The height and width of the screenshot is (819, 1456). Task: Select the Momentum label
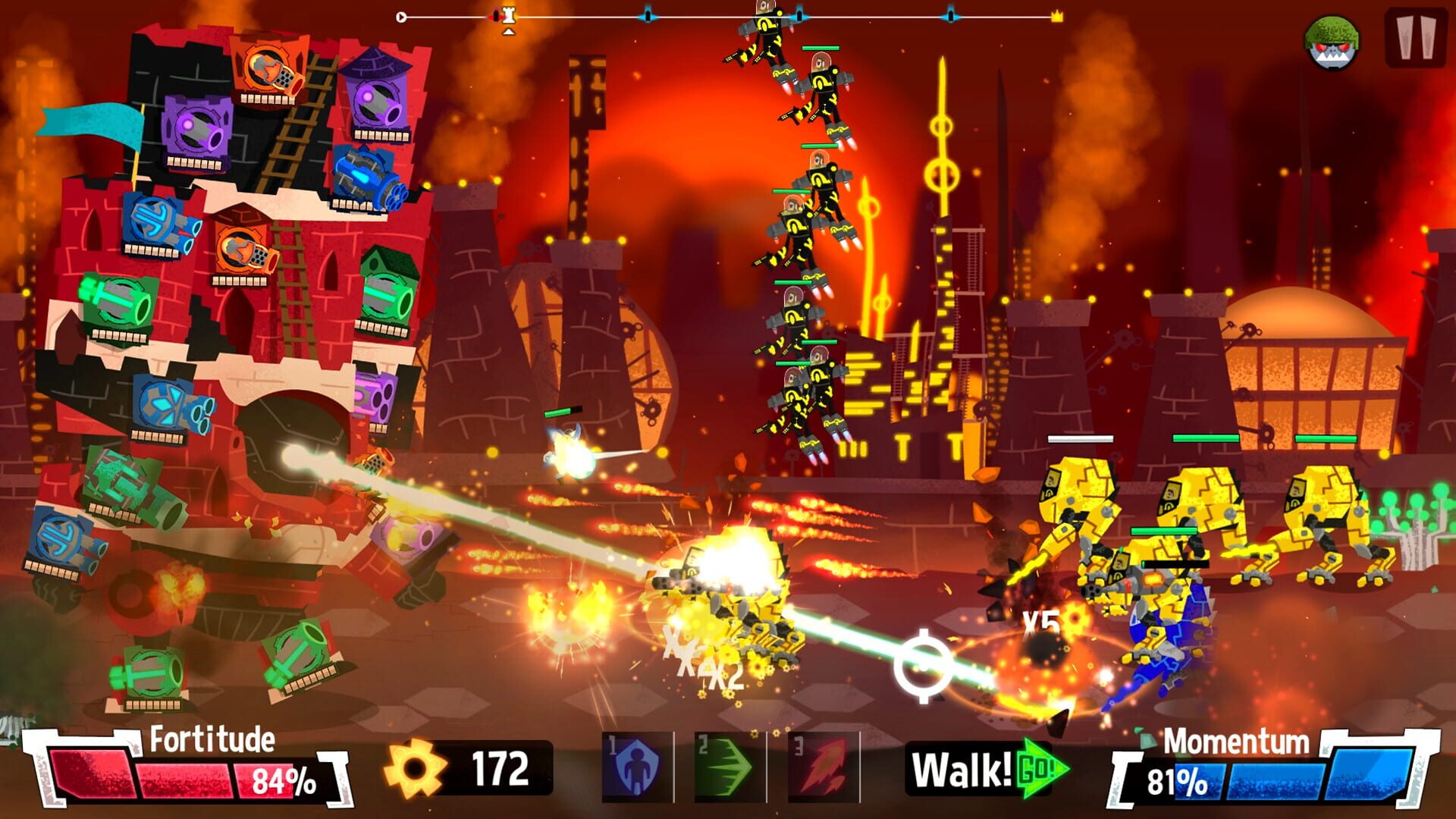[1236, 739]
